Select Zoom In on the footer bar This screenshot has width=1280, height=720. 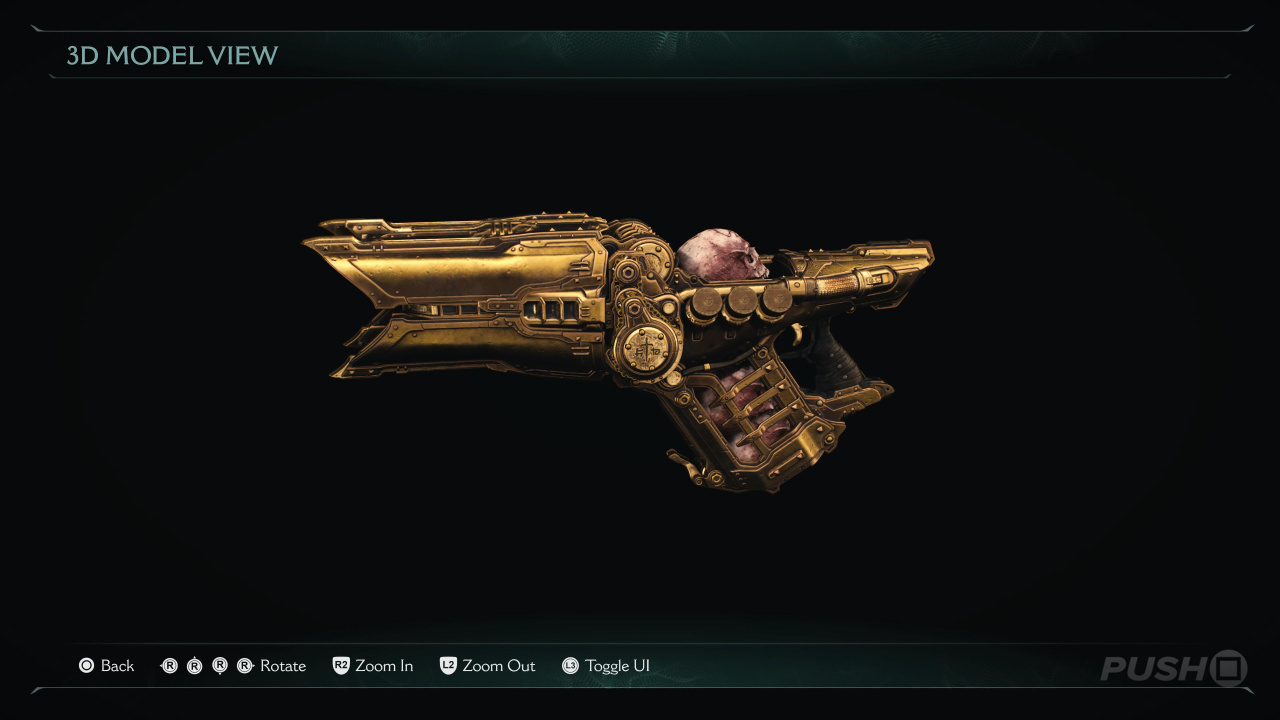(373, 666)
